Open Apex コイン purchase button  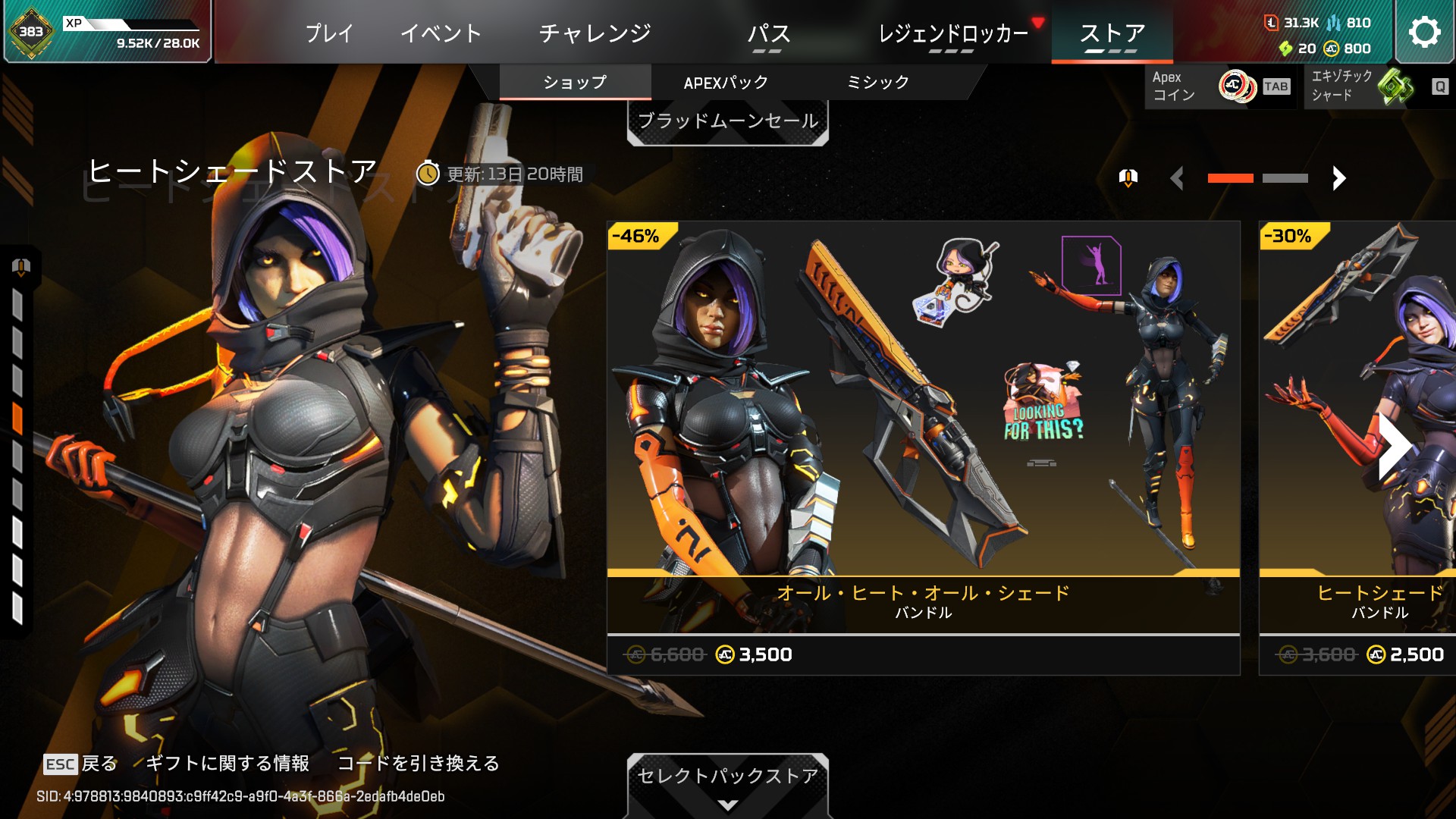click(x=1219, y=86)
